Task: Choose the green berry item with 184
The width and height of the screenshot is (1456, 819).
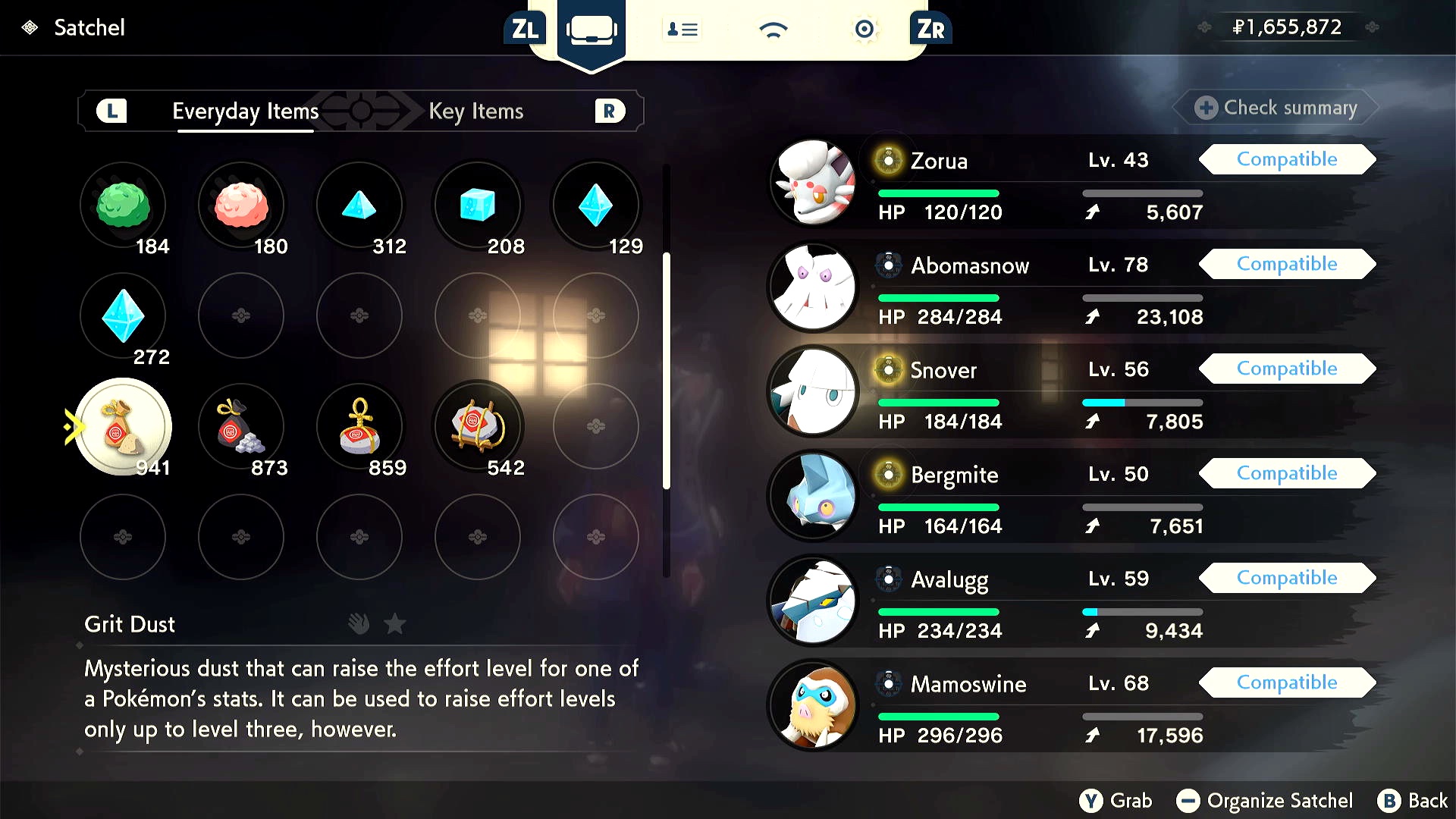Action: [123, 206]
